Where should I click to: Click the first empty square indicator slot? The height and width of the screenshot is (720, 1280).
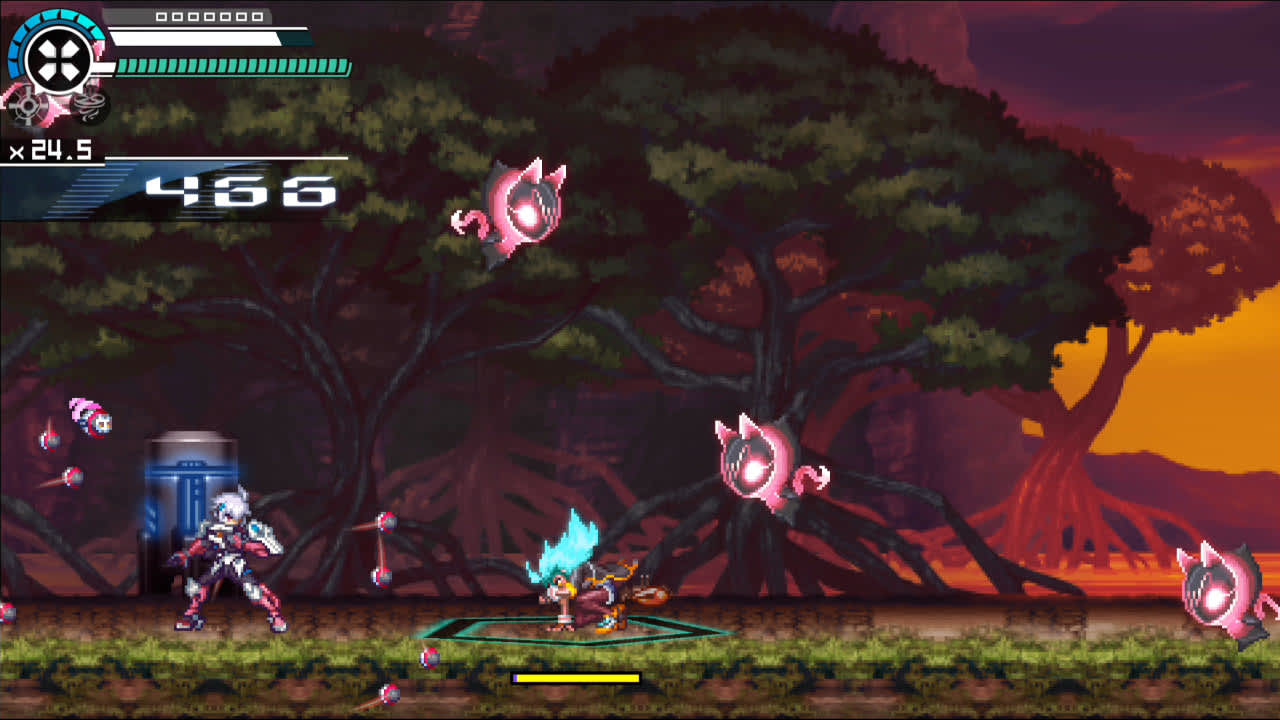160,17
